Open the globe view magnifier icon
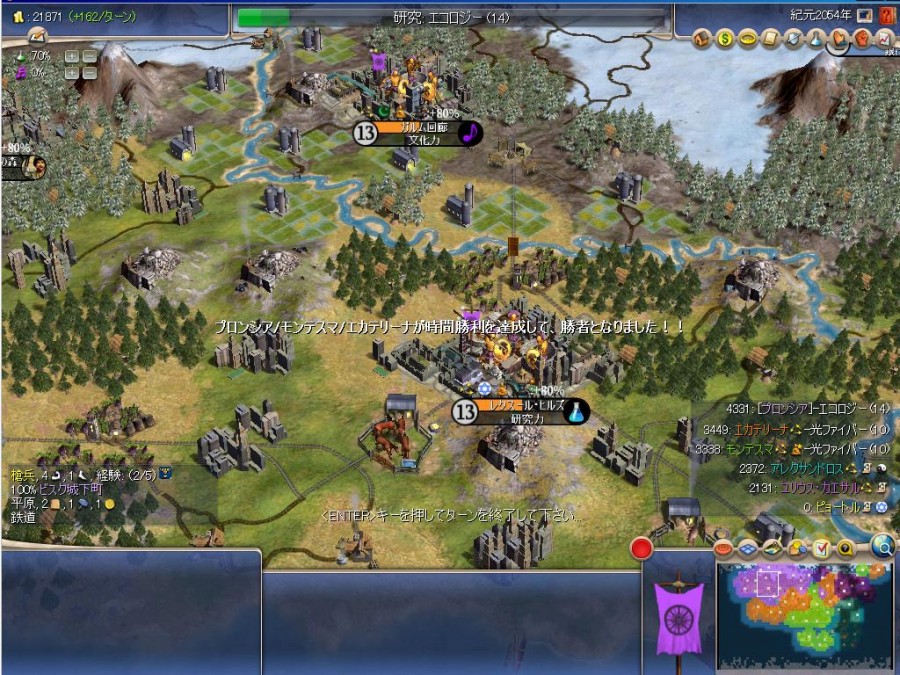 [882, 546]
